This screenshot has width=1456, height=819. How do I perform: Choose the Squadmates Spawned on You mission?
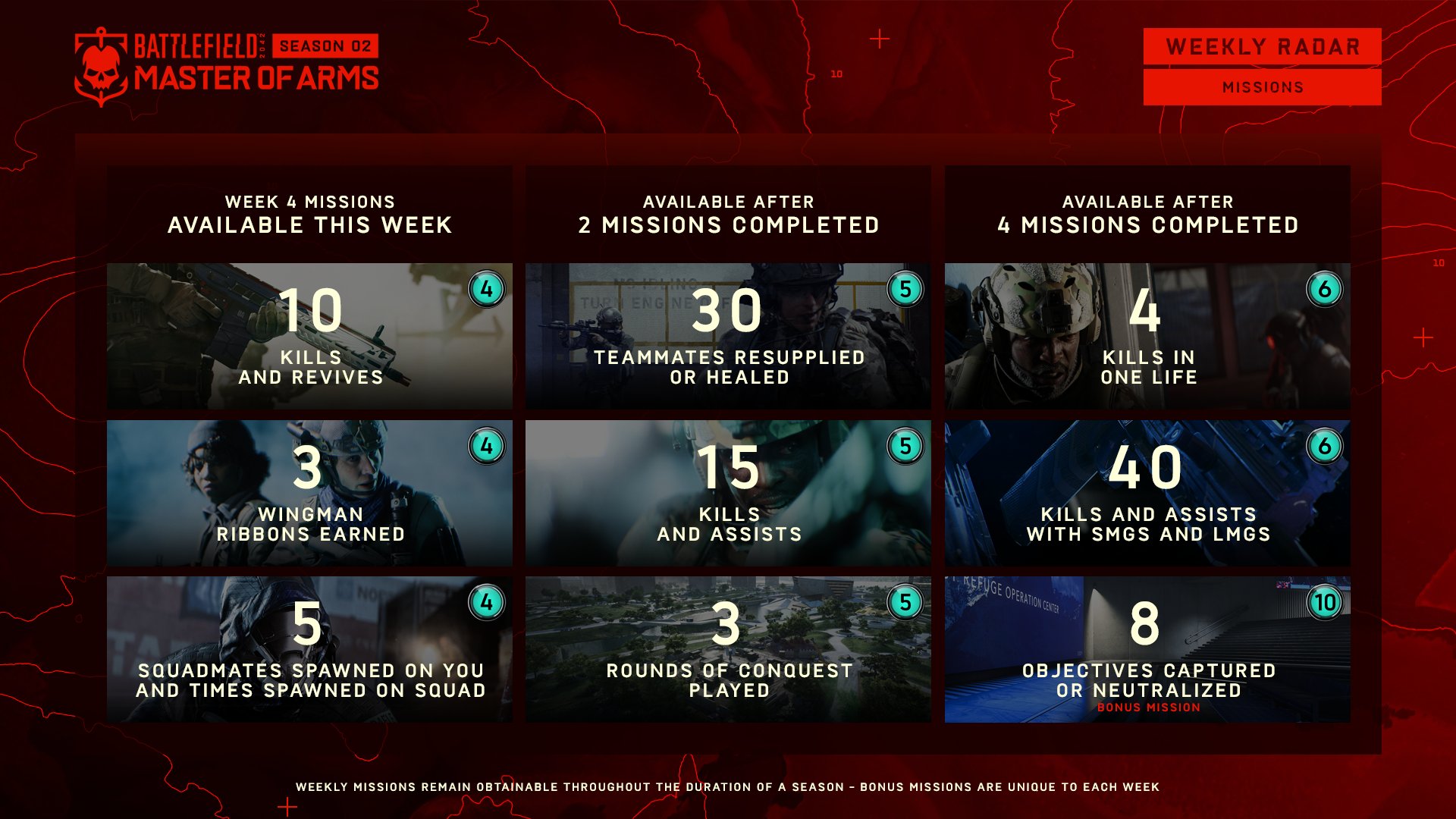pyautogui.click(x=309, y=649)
